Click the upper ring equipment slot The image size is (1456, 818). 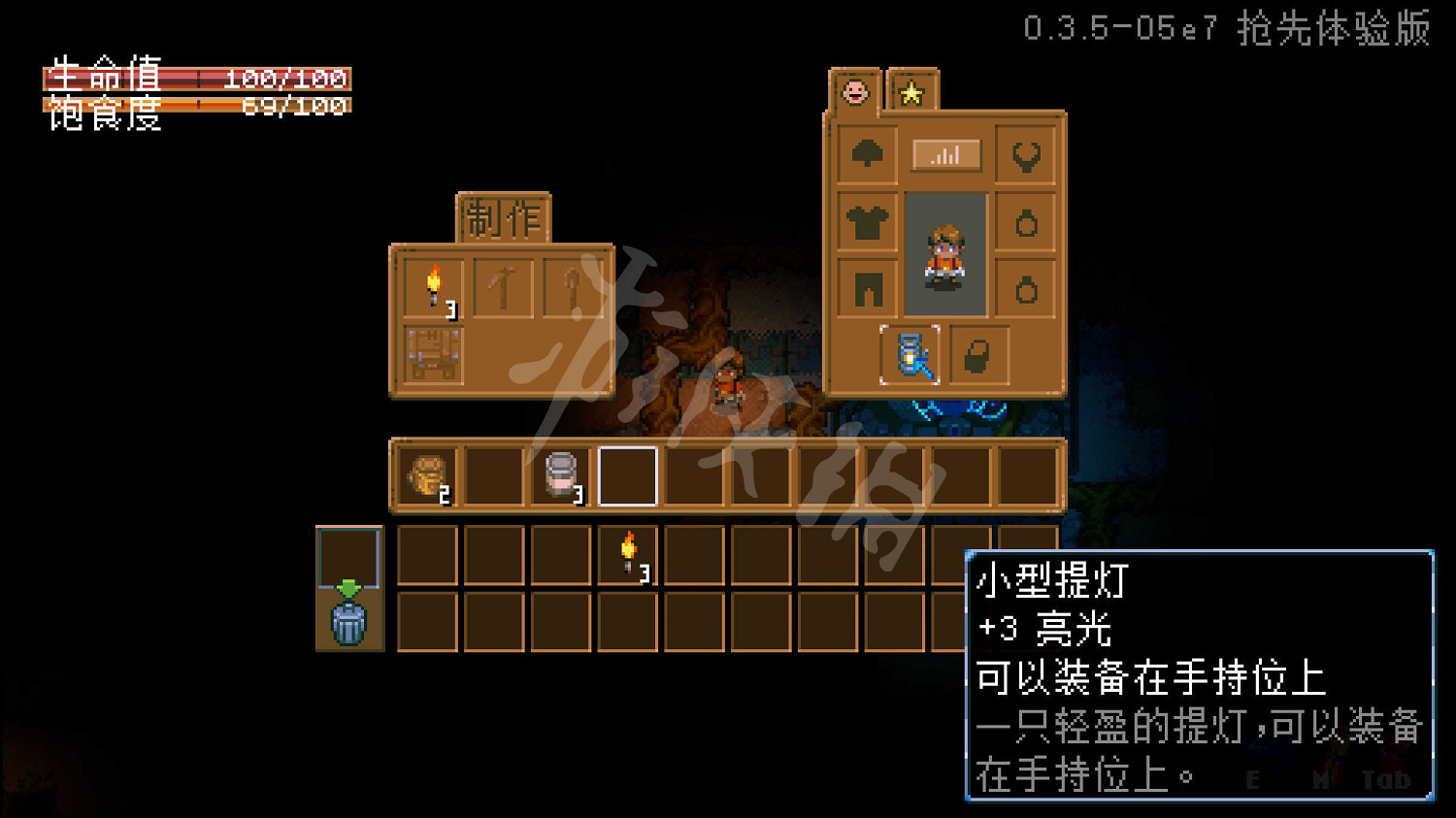pyautogui.click(x=1027, y=221)
